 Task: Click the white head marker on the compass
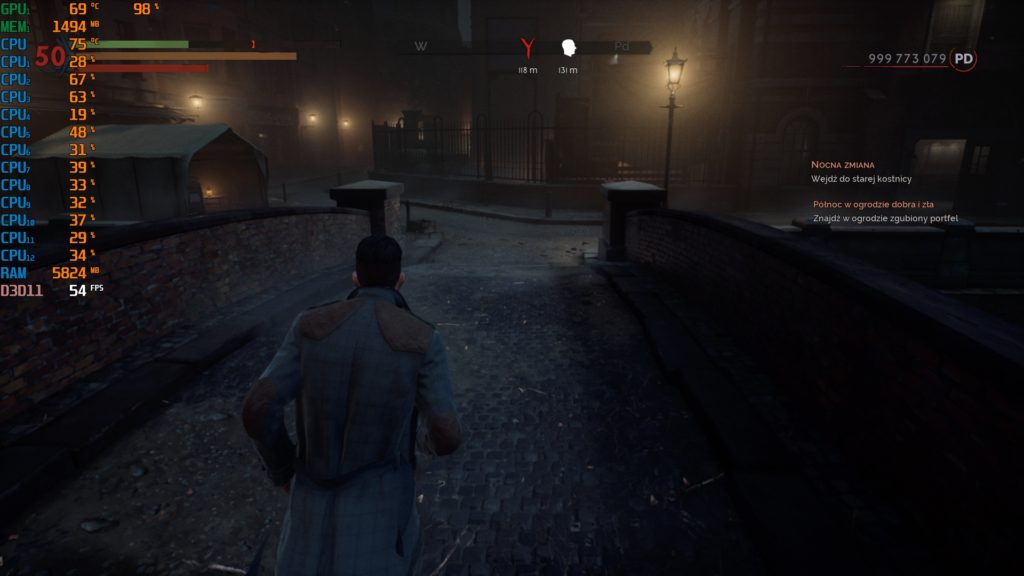coord(568,47)
